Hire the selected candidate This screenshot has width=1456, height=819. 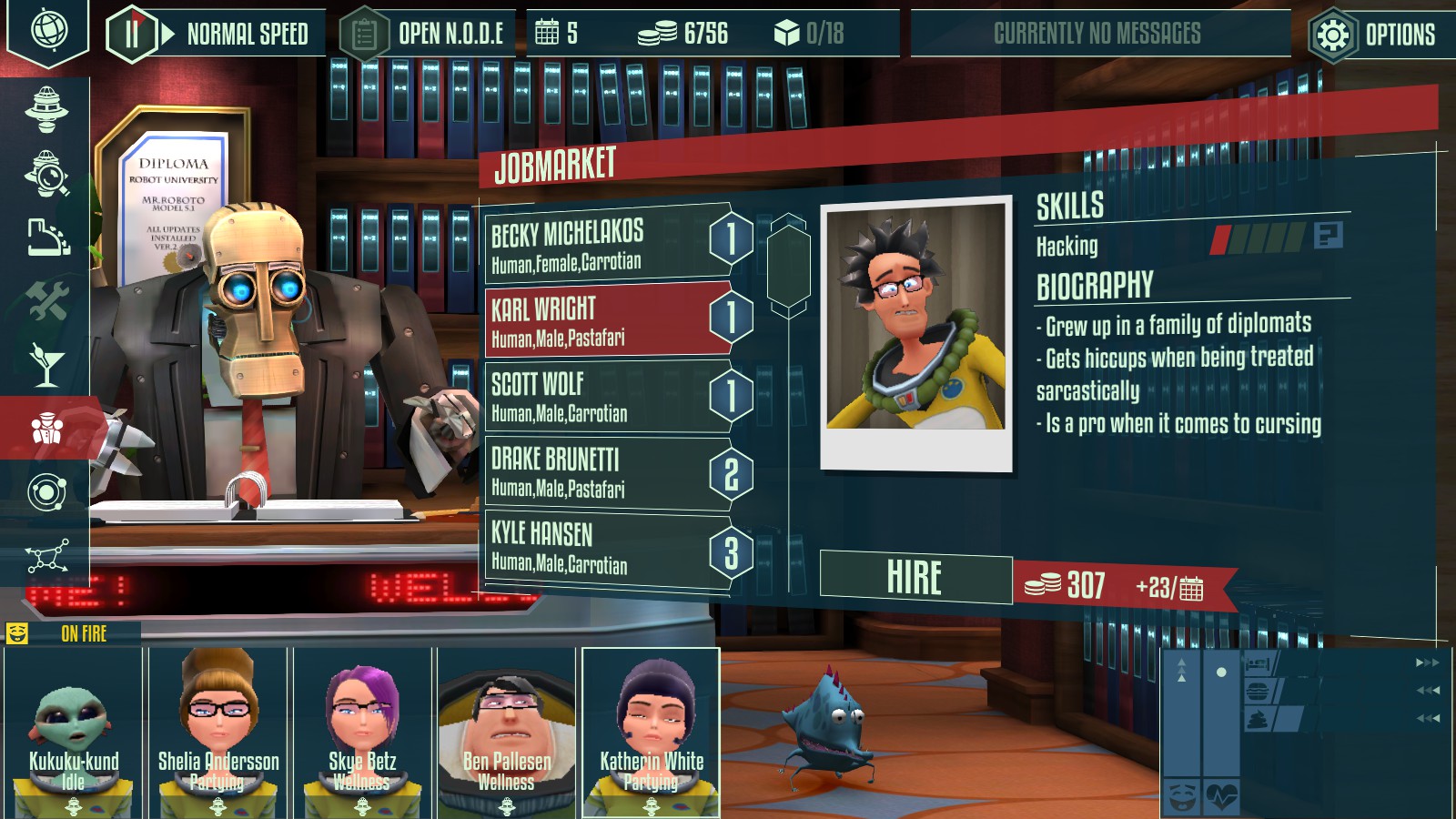click(x=915, y=577)
